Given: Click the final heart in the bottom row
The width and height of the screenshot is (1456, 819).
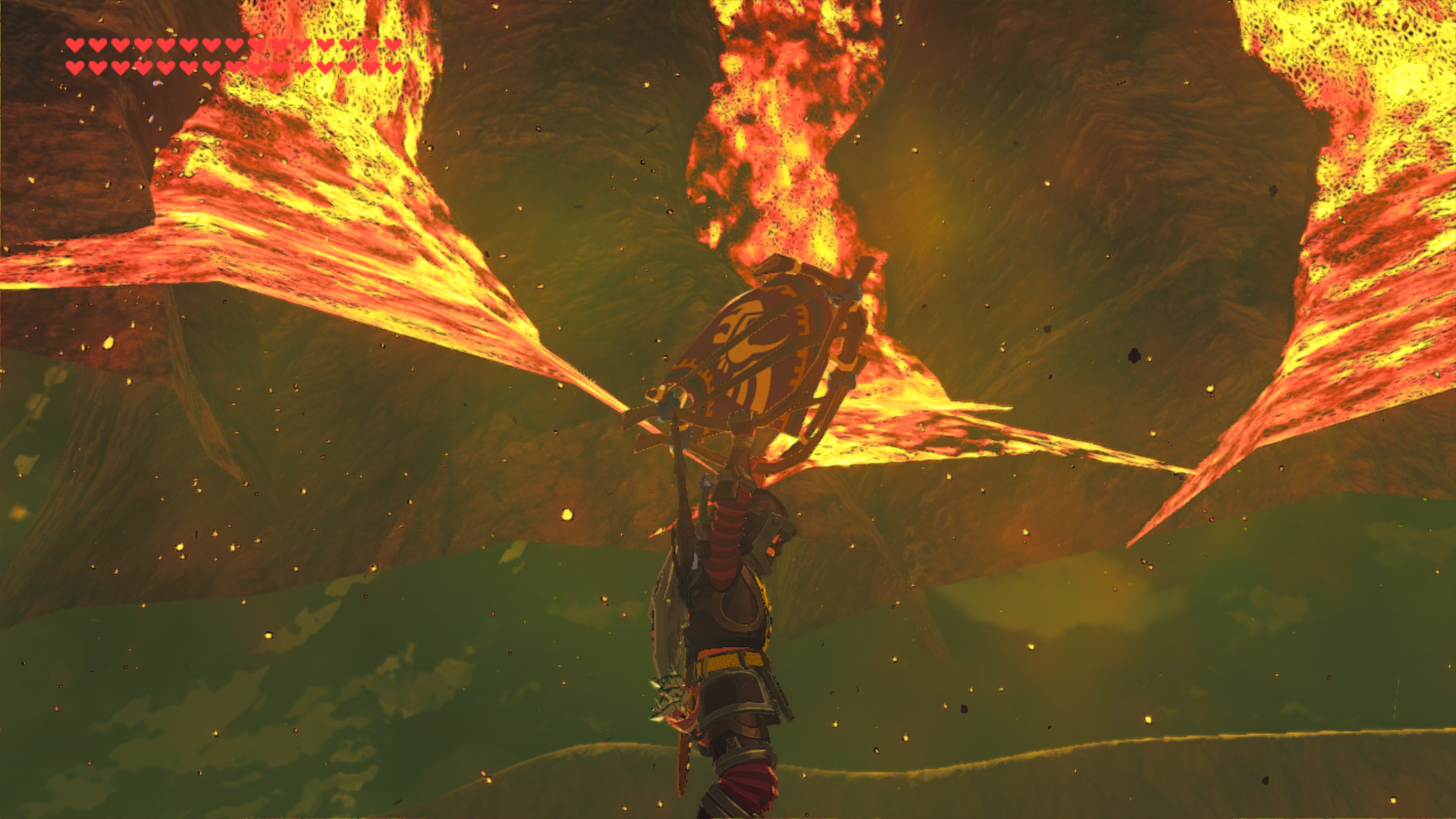Looking at the screenshot, I should (395, 67).
